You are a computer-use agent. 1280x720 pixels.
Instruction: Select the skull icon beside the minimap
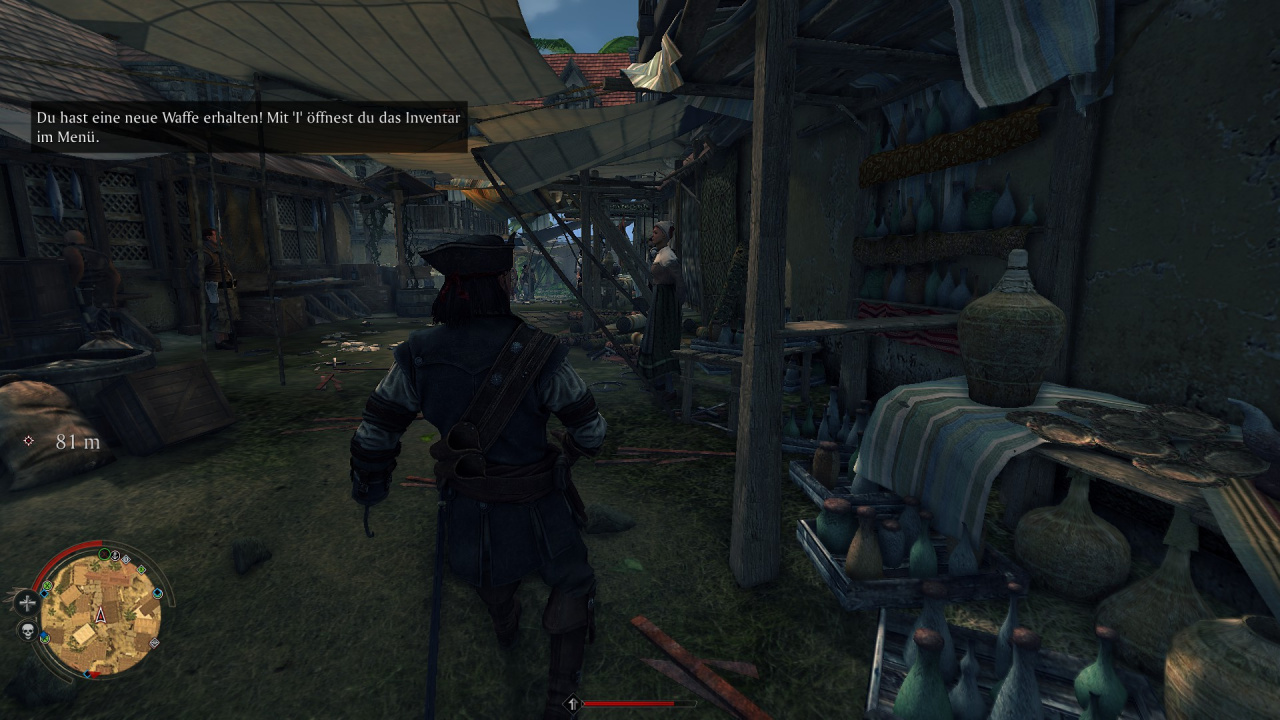coord(27,630)
